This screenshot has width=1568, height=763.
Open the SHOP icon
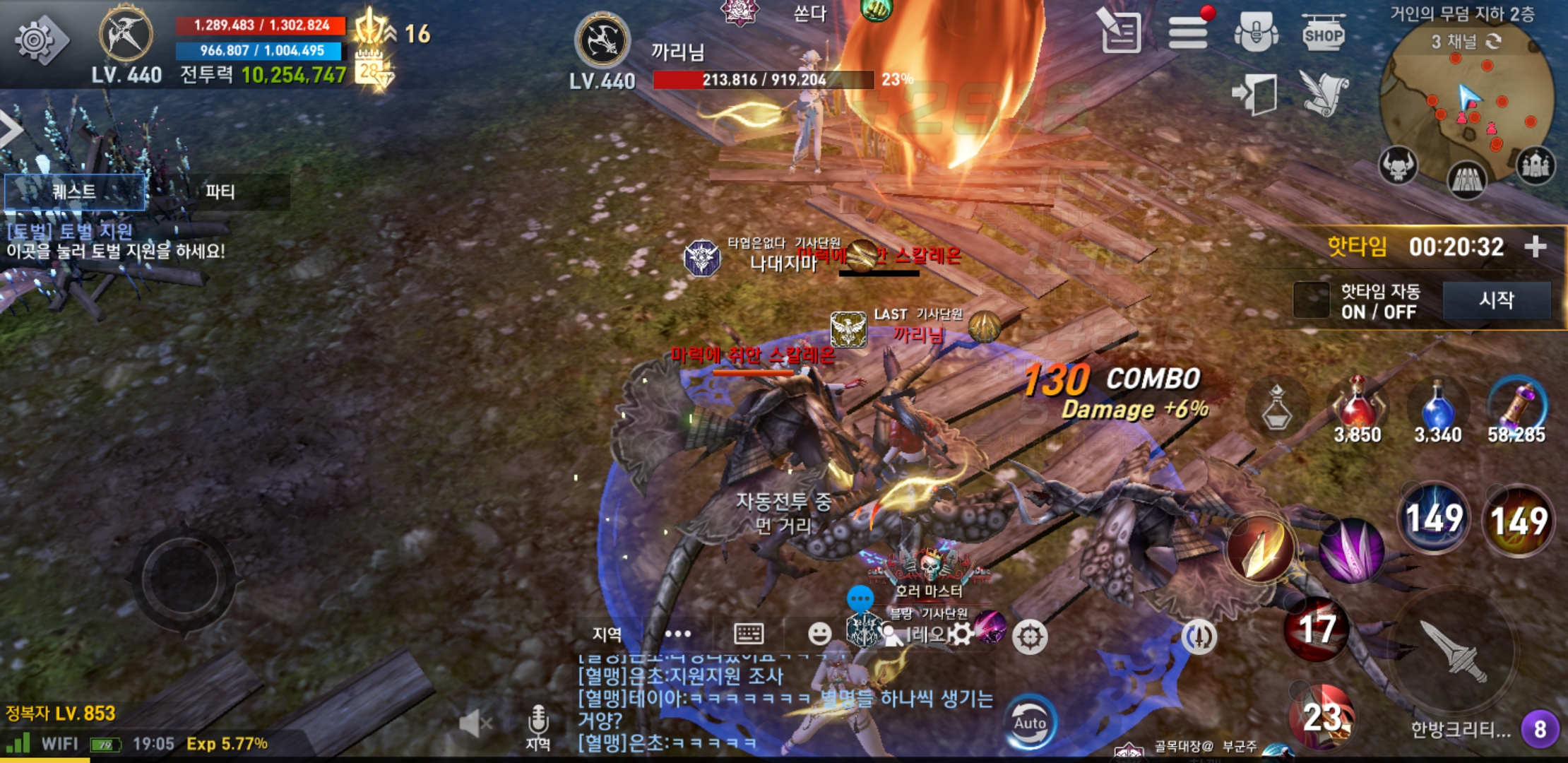(x=1323, y=33)
